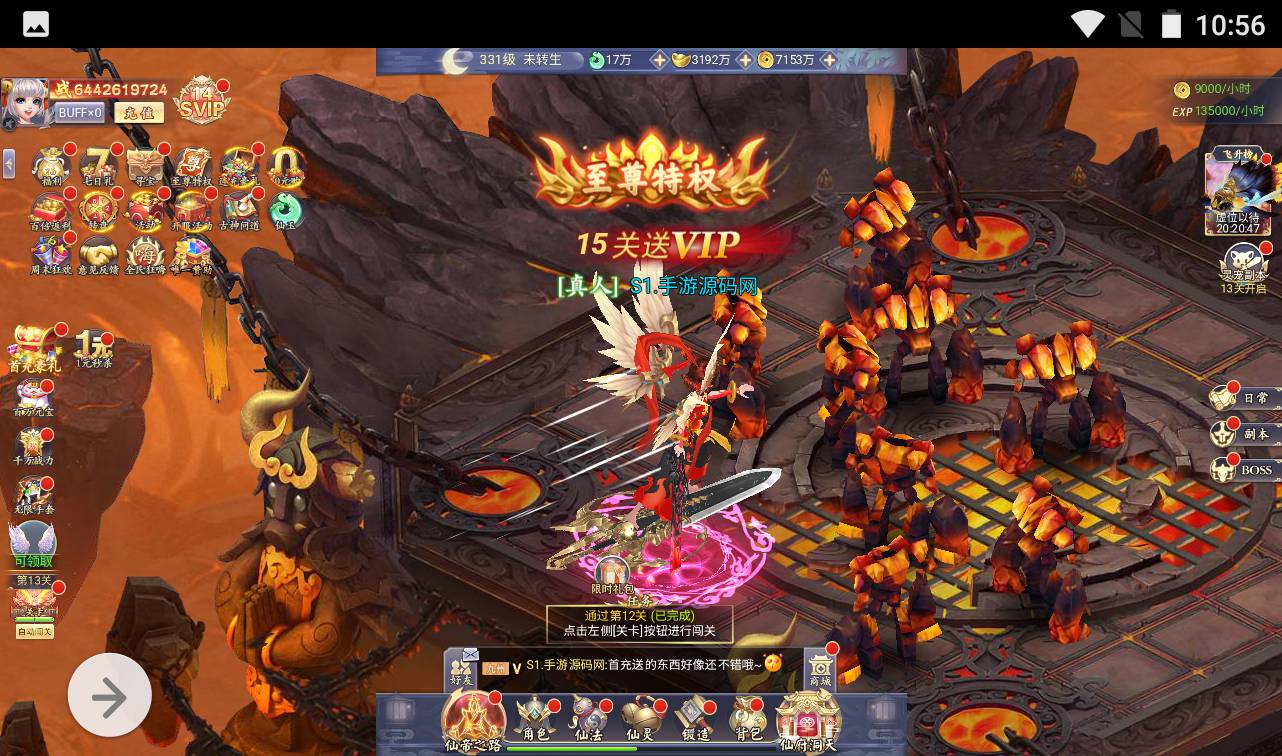Open the 锻造 forge menu
This screenshot has width=1282, height=756.
pos(694,720)
